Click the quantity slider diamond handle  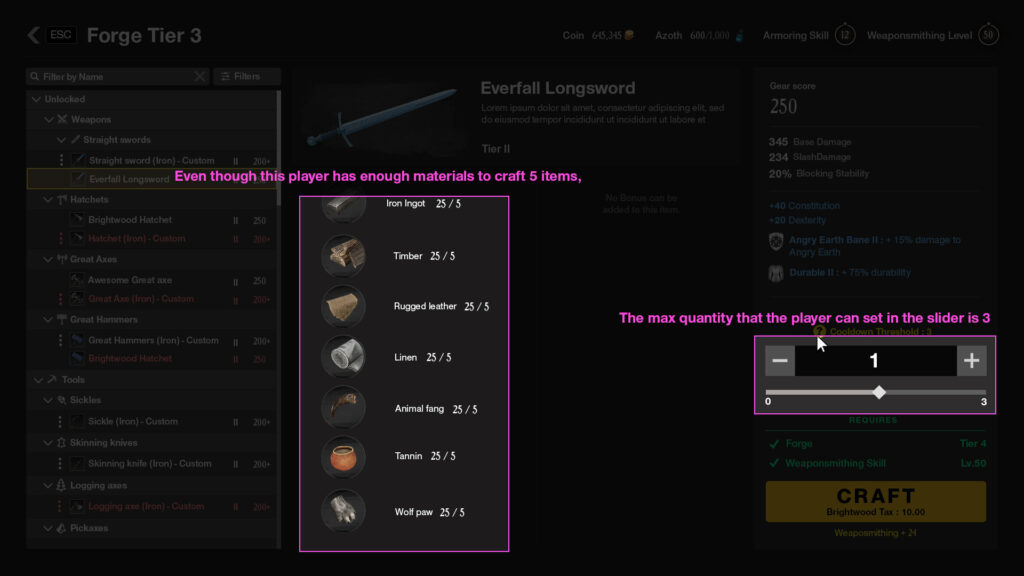pyautogui.click(x=879, y=392)
